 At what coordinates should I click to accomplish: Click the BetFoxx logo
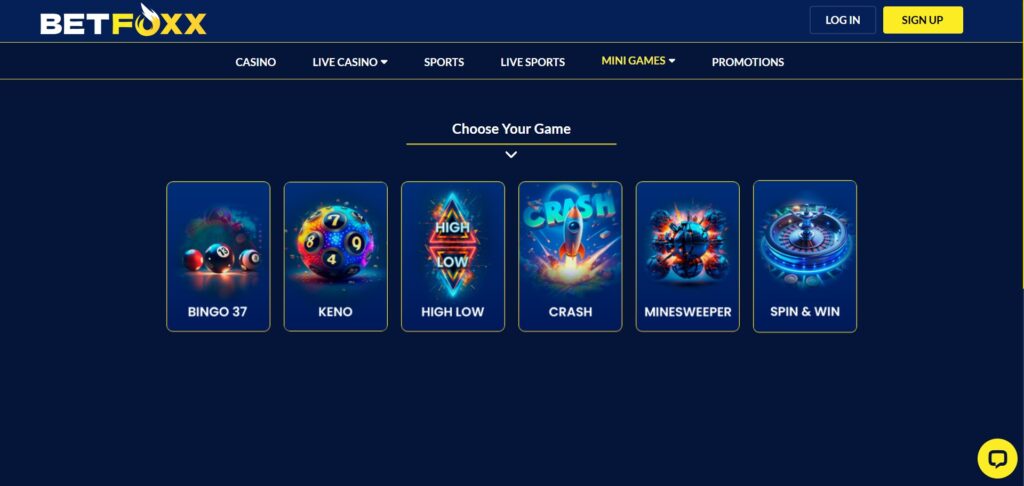tap(123, 21)
